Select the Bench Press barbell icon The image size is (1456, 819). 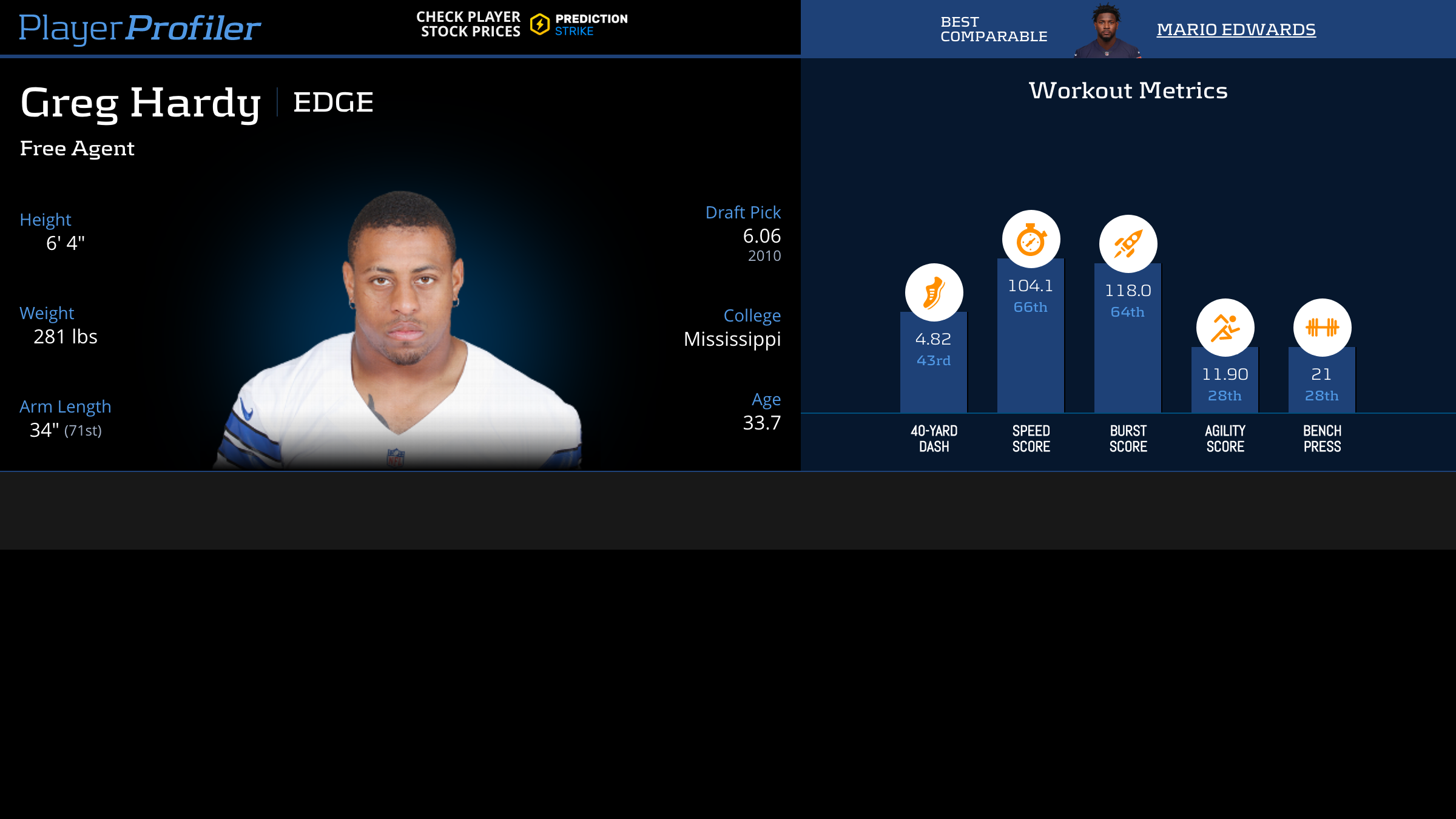tap(1322, 328)
